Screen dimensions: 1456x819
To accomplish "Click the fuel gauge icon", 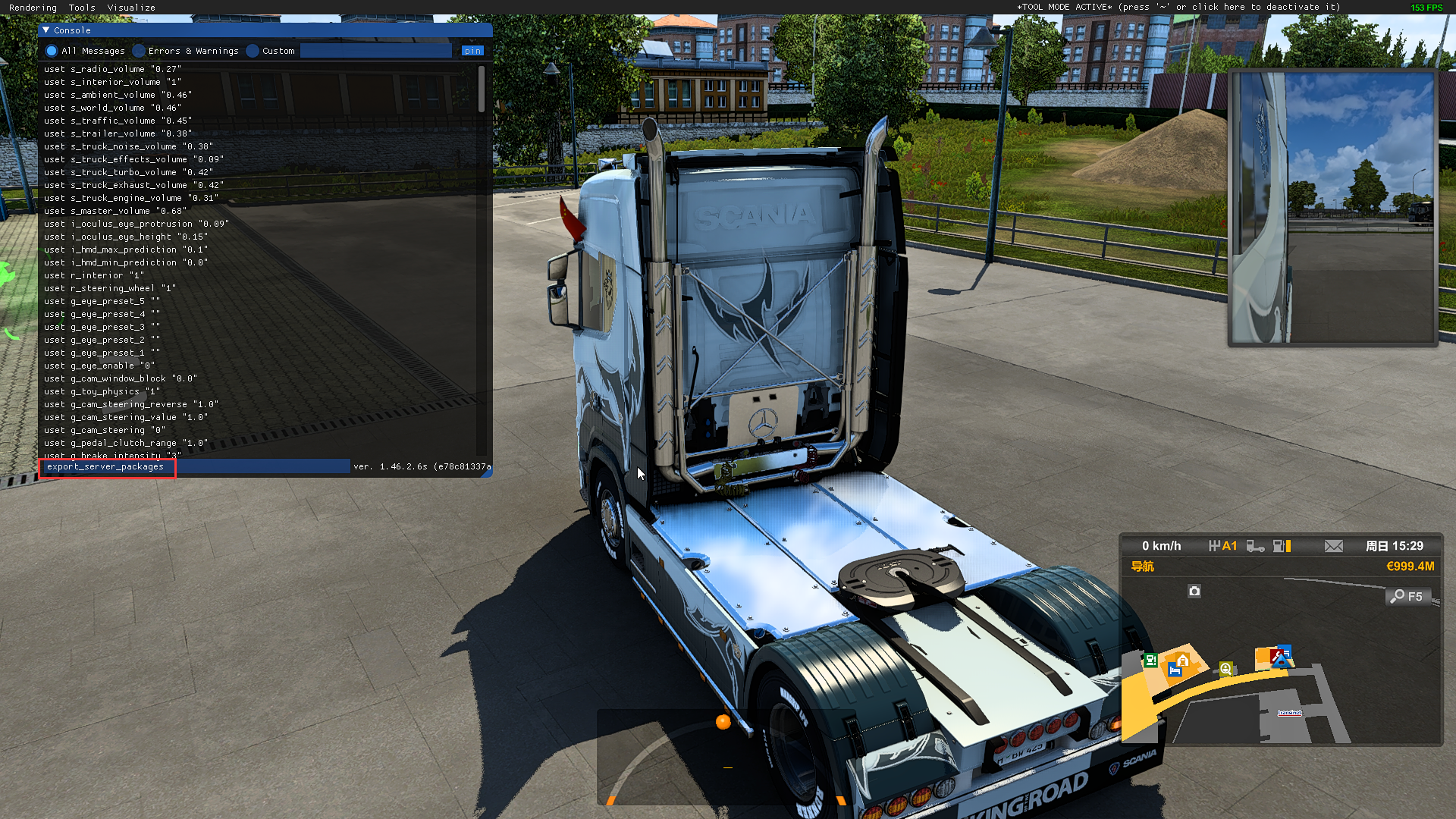I will (1282, 546).
